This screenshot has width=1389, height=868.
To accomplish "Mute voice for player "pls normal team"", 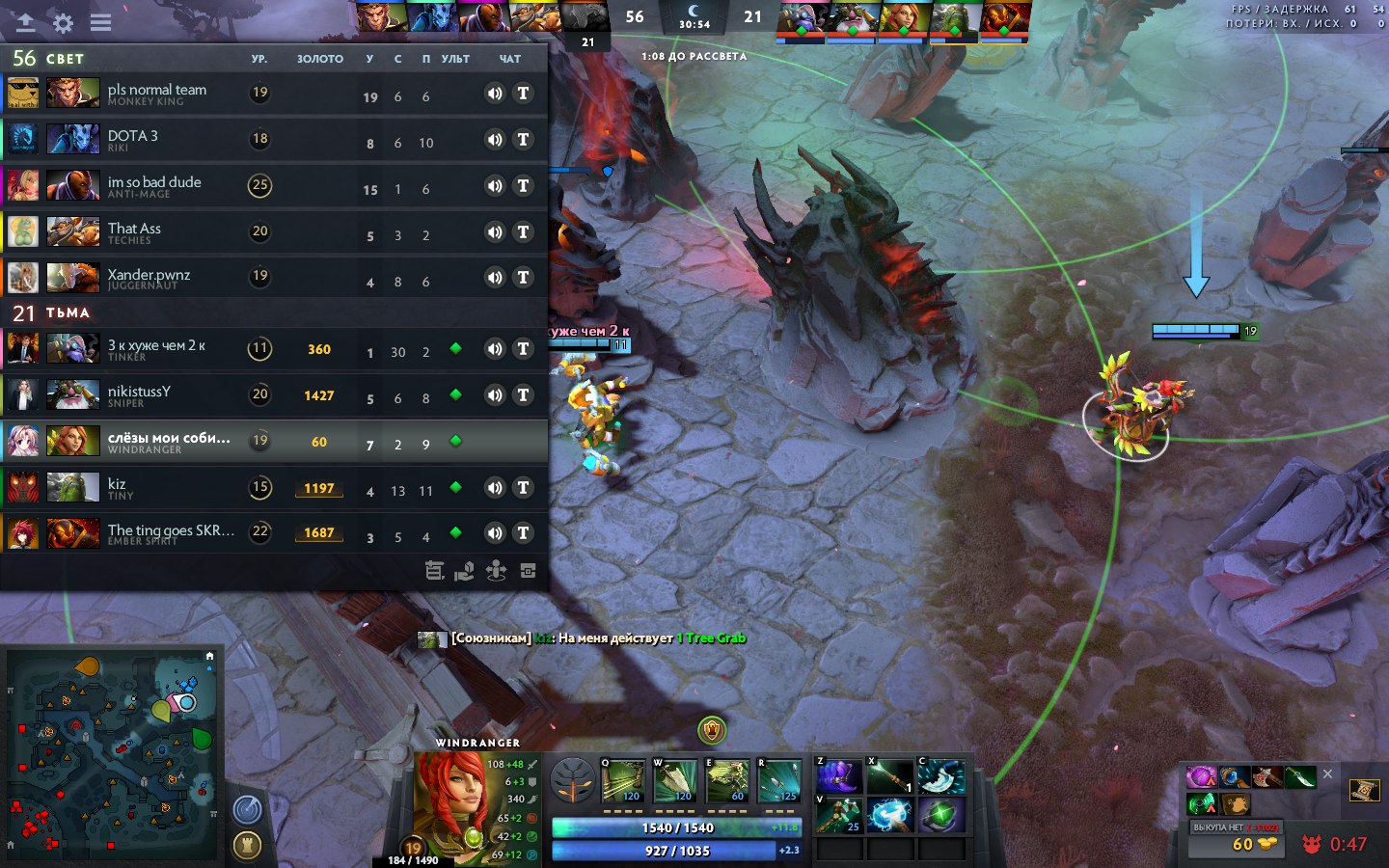I will tap(495, 93).
